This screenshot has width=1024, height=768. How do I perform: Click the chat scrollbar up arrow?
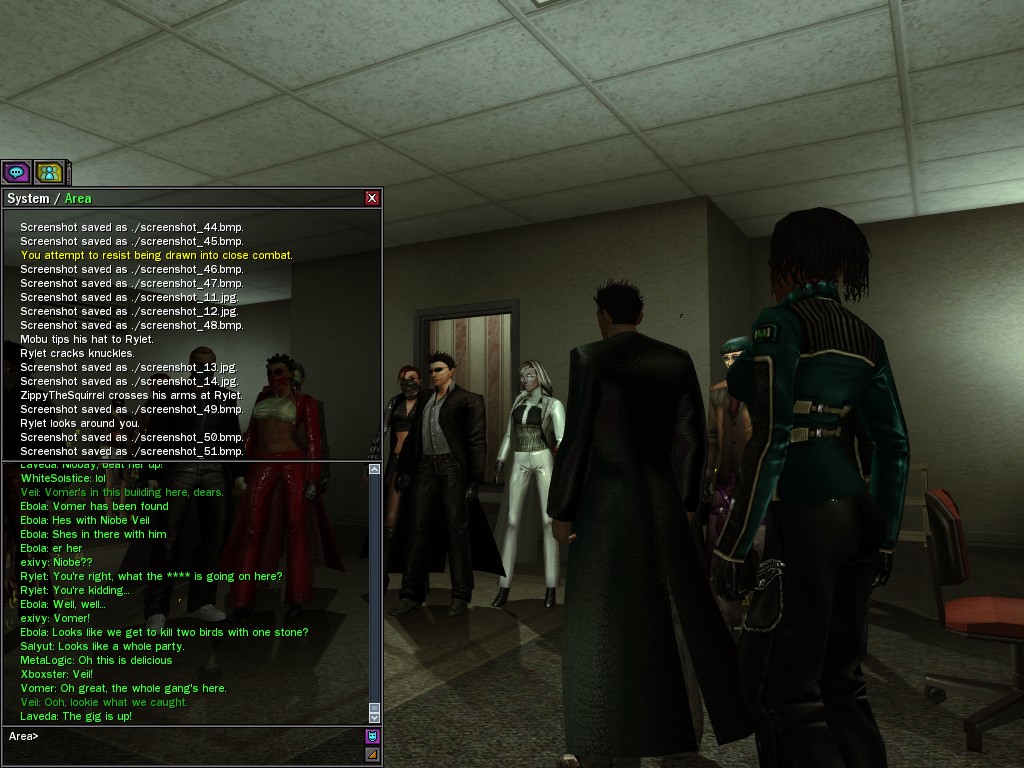pos(375,469)
